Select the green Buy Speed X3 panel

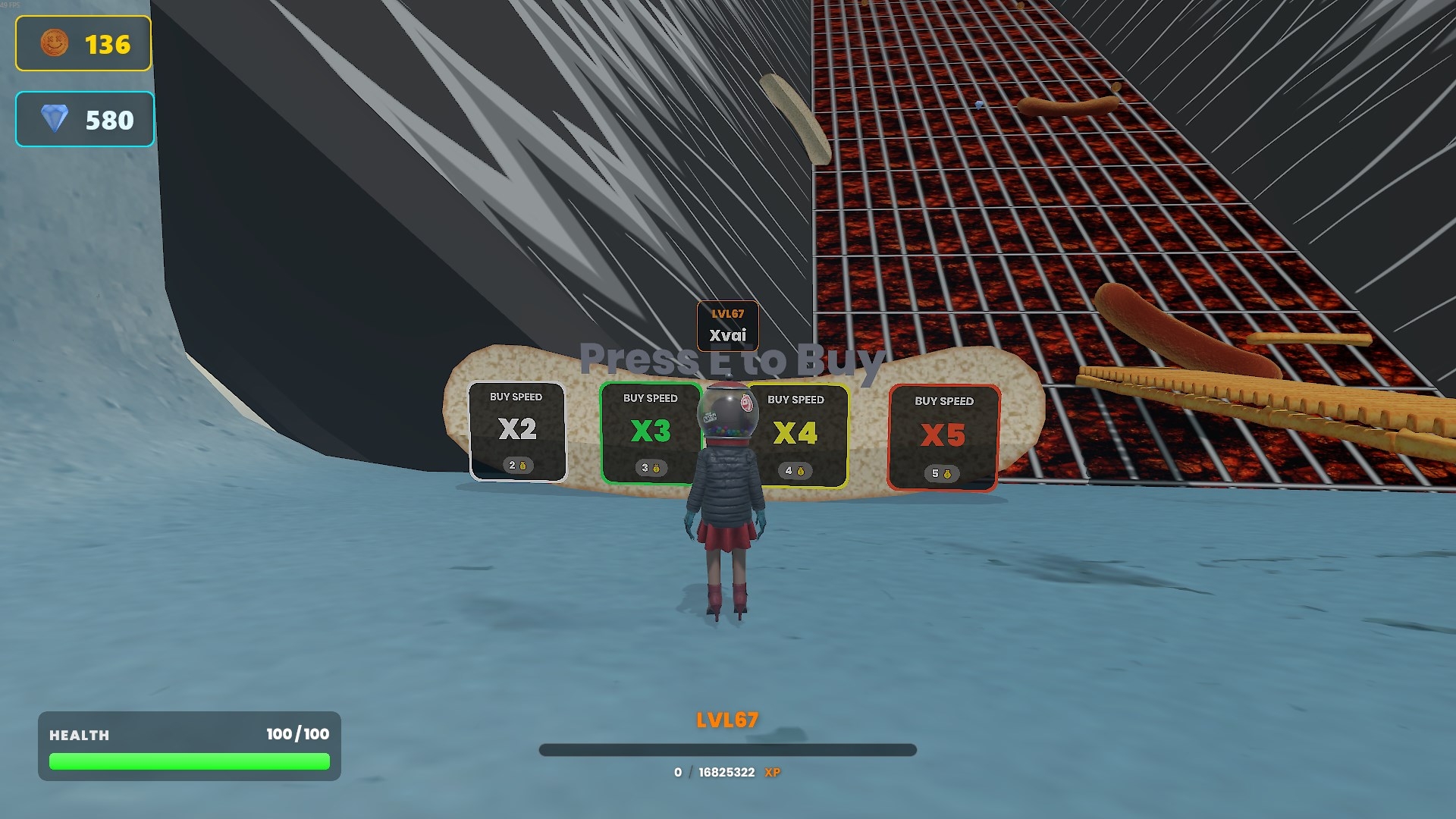pyautogui.click(x=649, y=433)
